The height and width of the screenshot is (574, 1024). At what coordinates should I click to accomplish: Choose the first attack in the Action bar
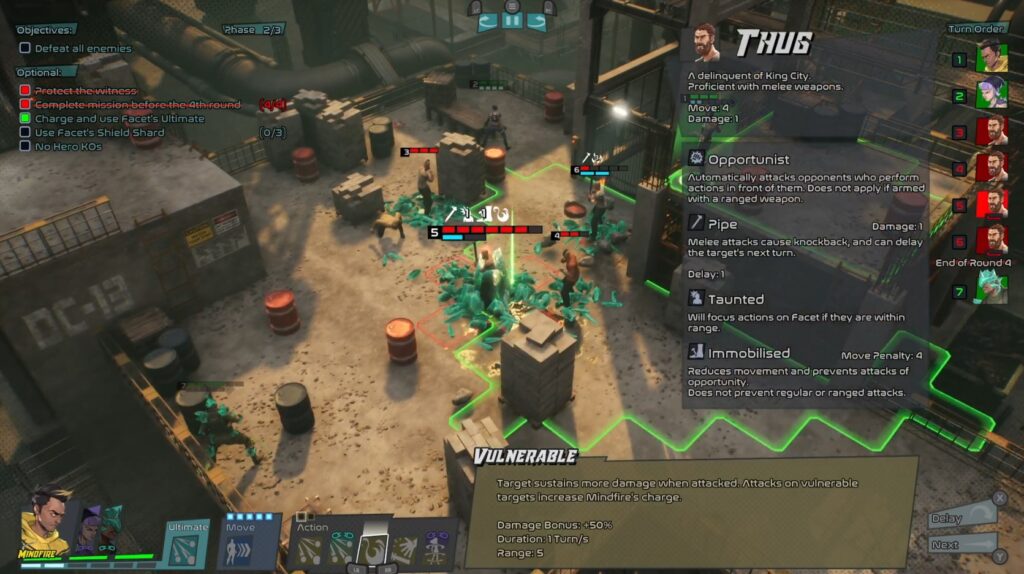coord(310,552)
